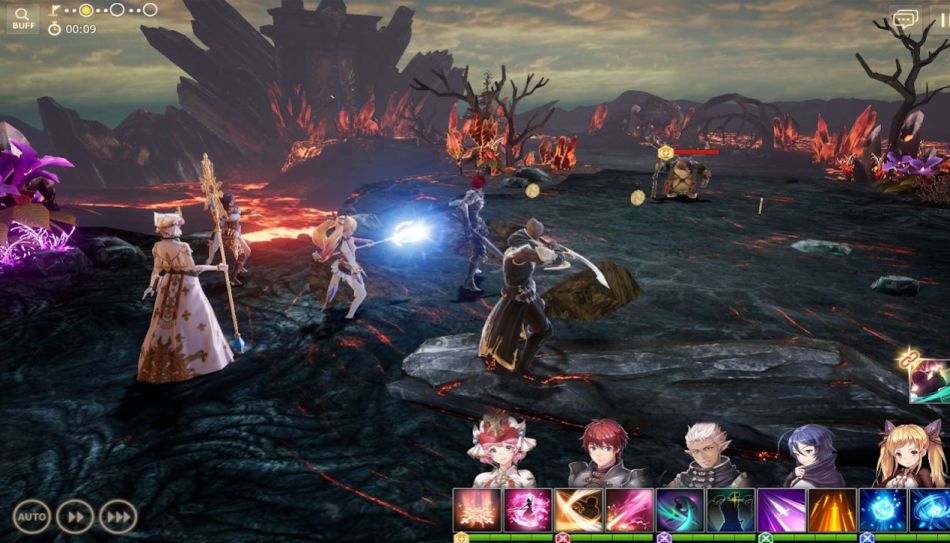Viewport: 950px width, 543px height.
Task: Use the orange light pillar skill
Action: tap(832, 510)
